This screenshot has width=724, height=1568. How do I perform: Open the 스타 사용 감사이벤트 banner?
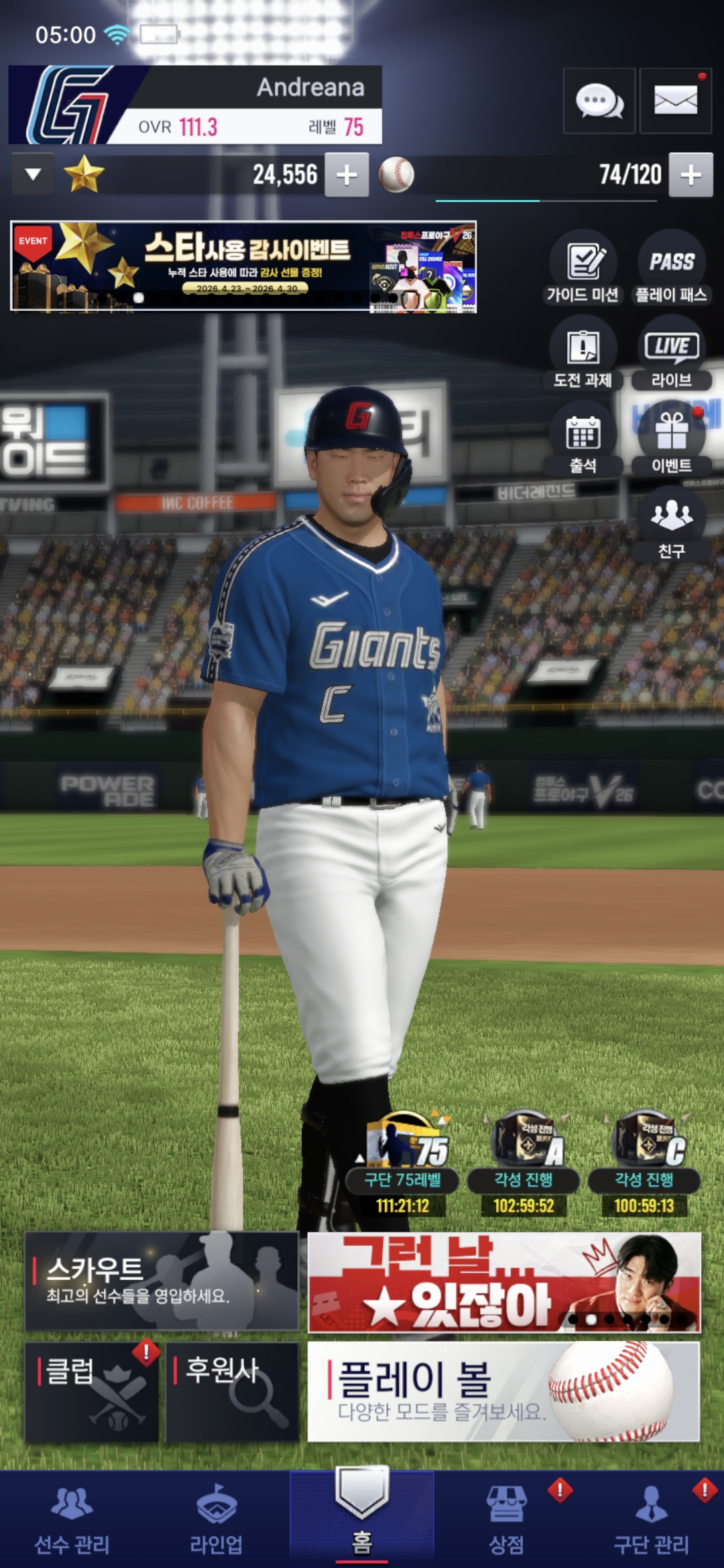(243, 267)
